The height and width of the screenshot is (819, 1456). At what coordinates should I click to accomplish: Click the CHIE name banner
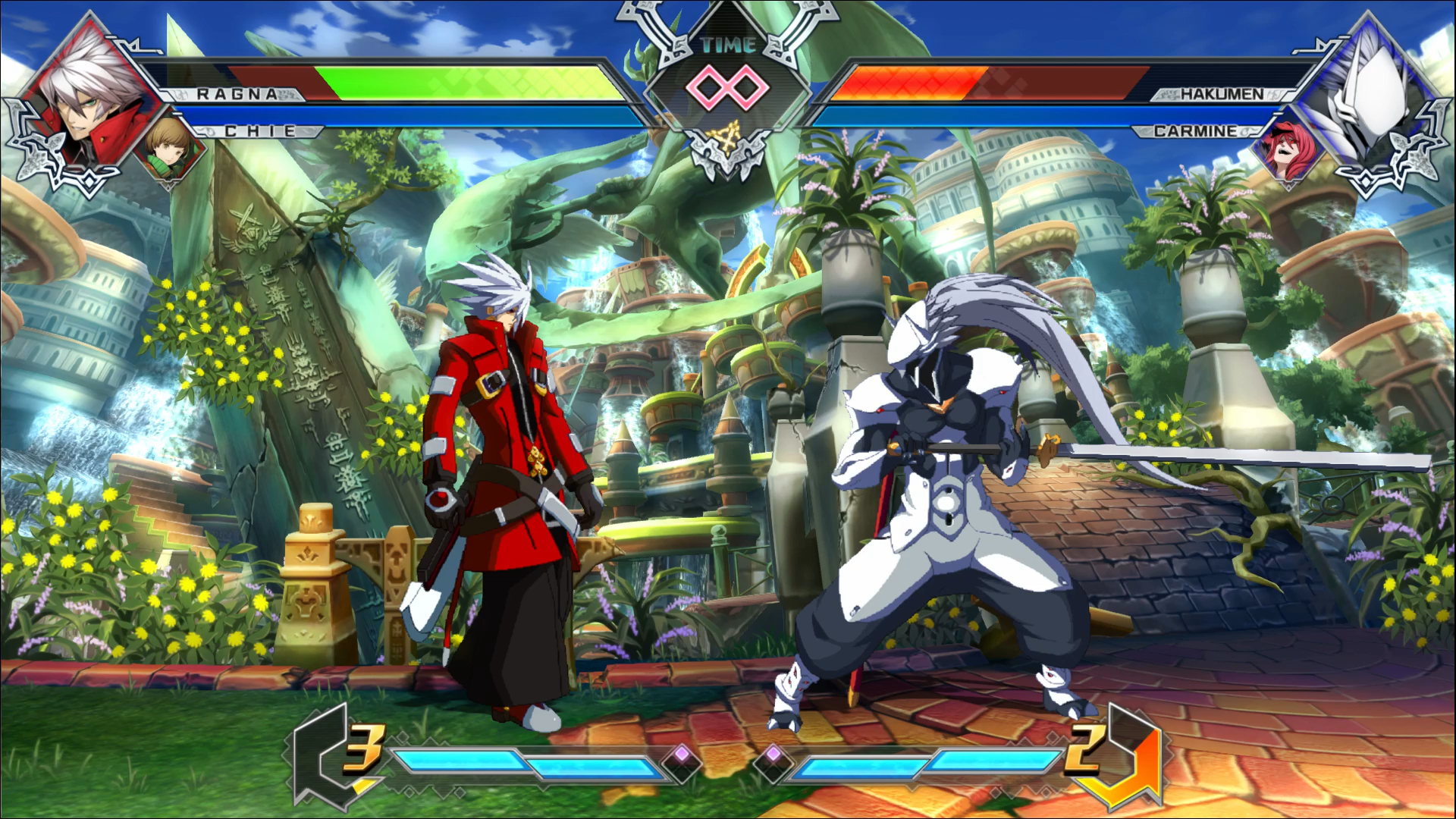pos(258,130)
